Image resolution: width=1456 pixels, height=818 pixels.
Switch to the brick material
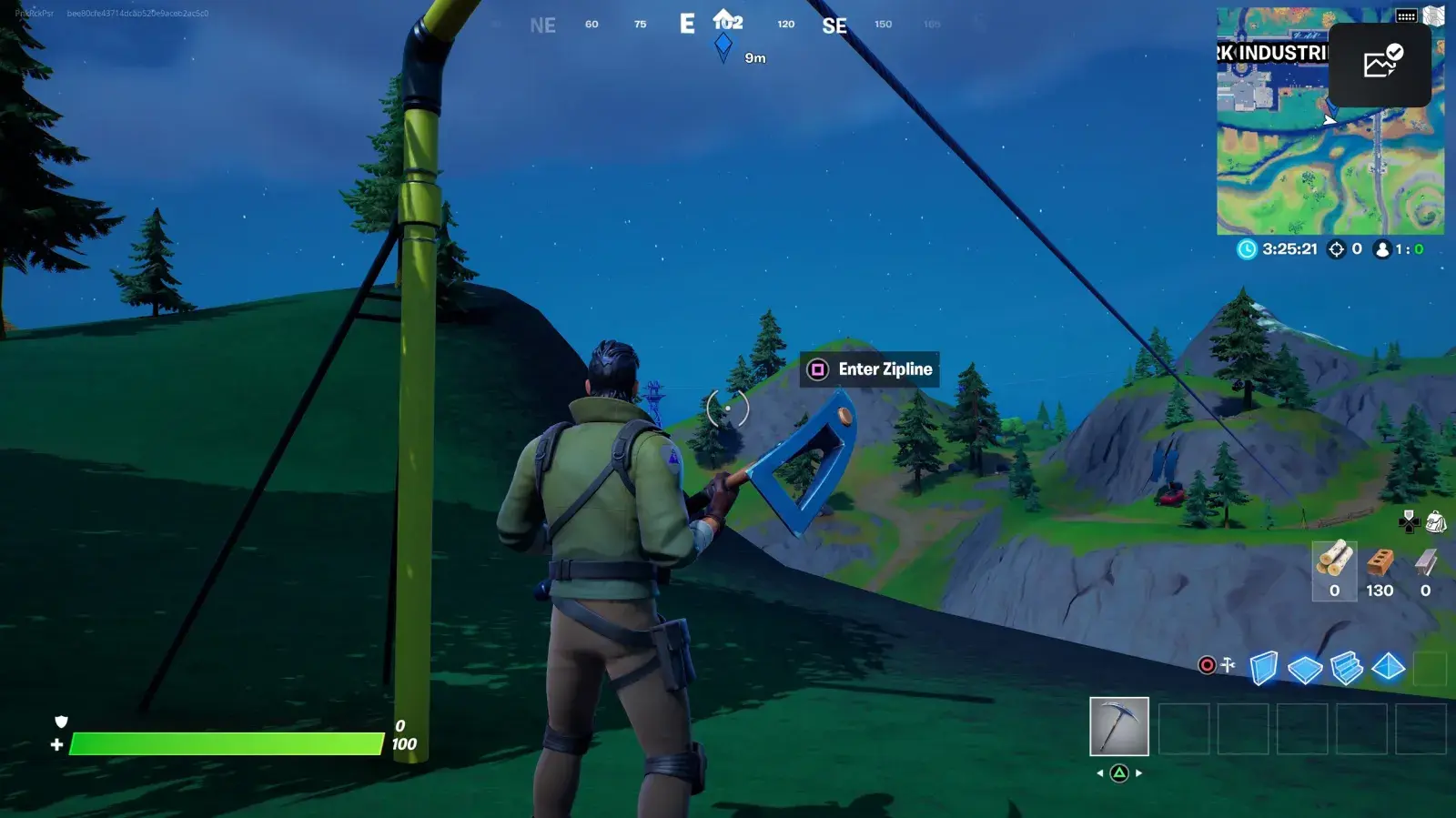click(1380, 570)
